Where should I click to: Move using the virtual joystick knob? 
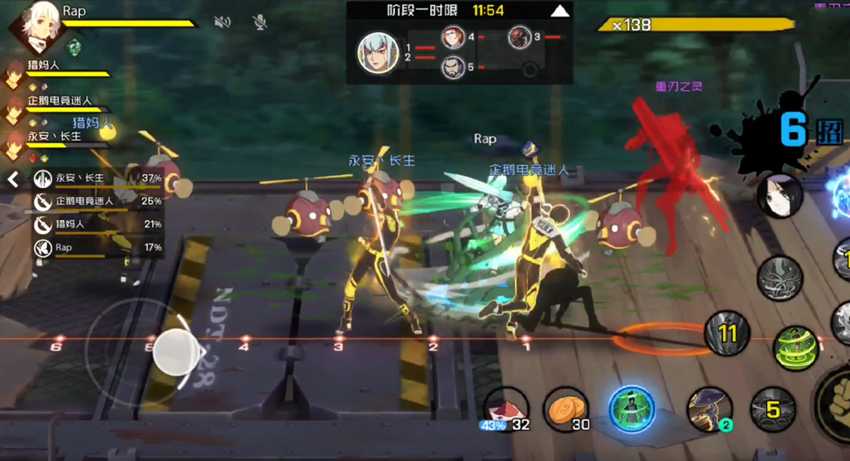(x=175, y=352)
